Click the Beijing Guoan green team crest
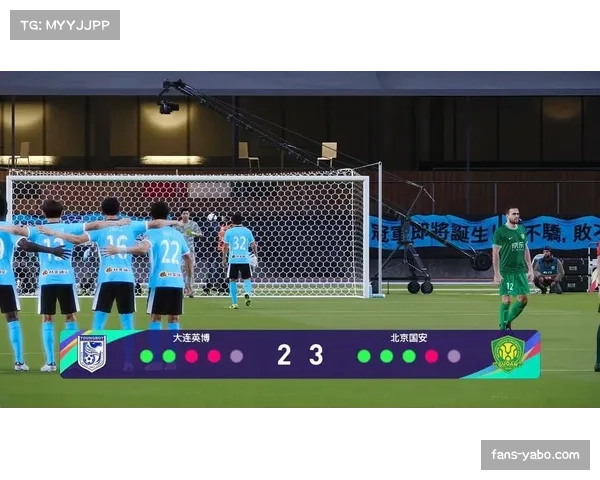The image size is (600, 480). click(508, 354)
